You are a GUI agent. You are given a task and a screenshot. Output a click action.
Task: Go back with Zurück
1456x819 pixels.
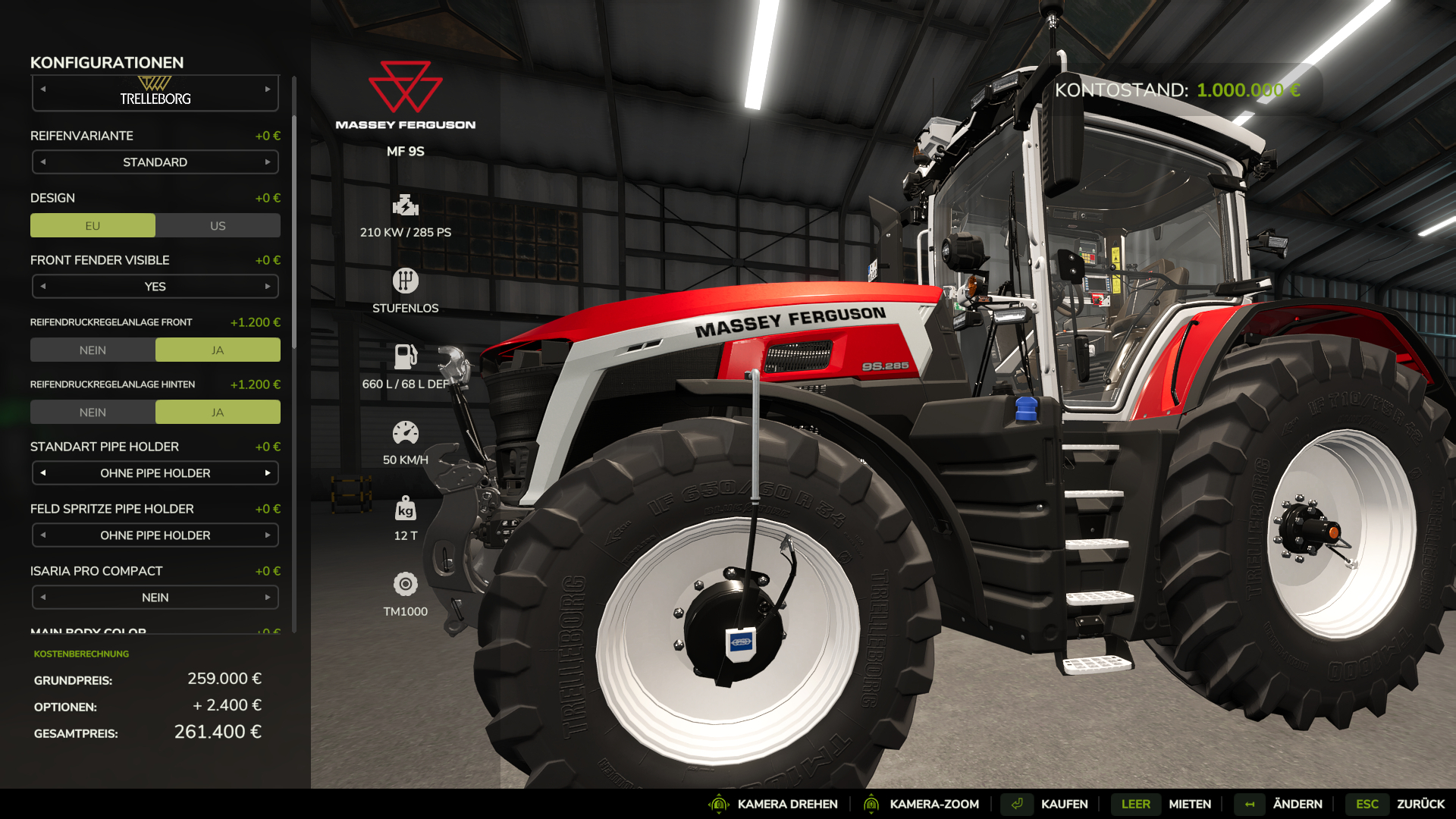[x=1420, y=804]
